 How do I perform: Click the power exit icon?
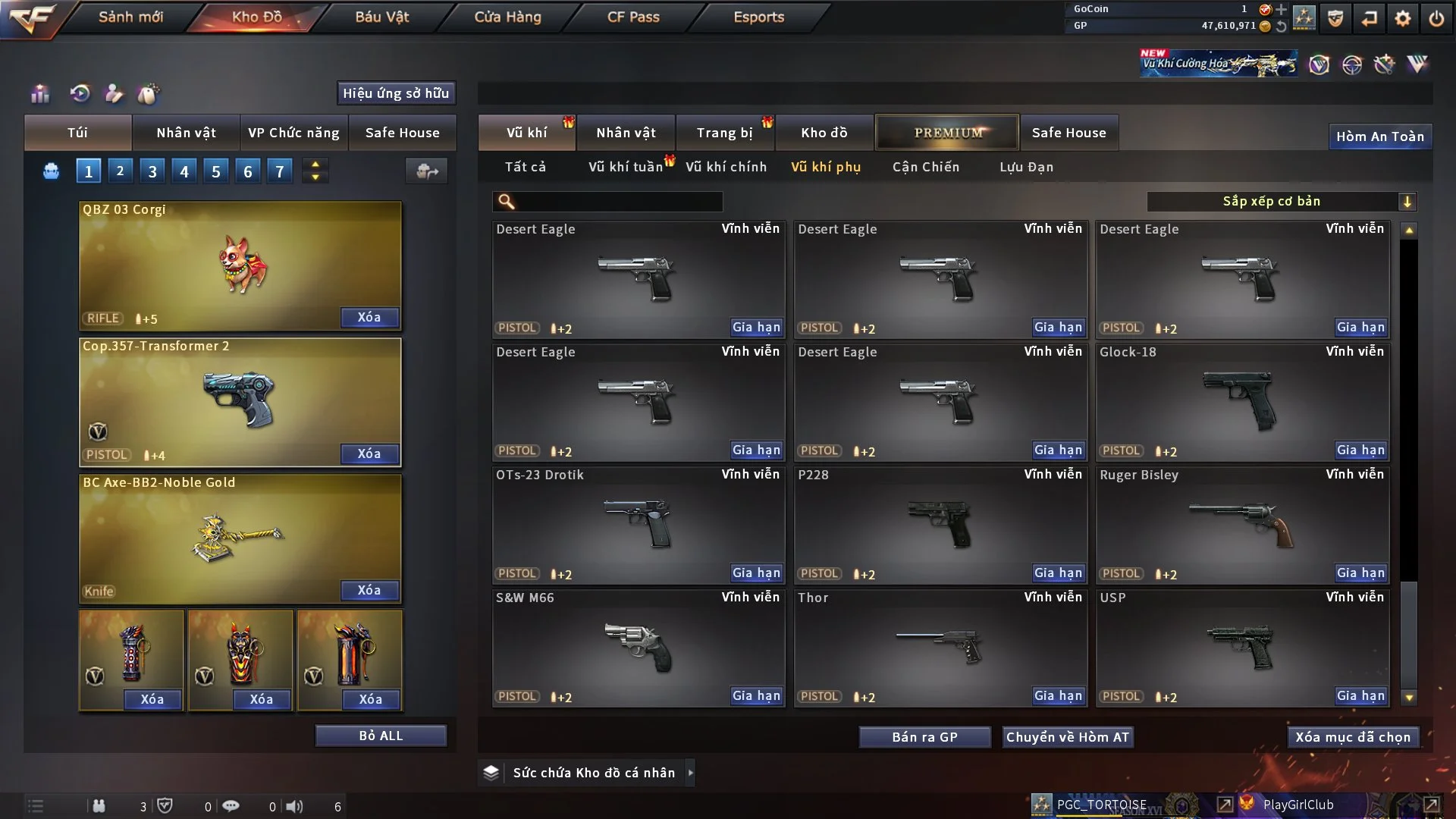(1436, 18)
